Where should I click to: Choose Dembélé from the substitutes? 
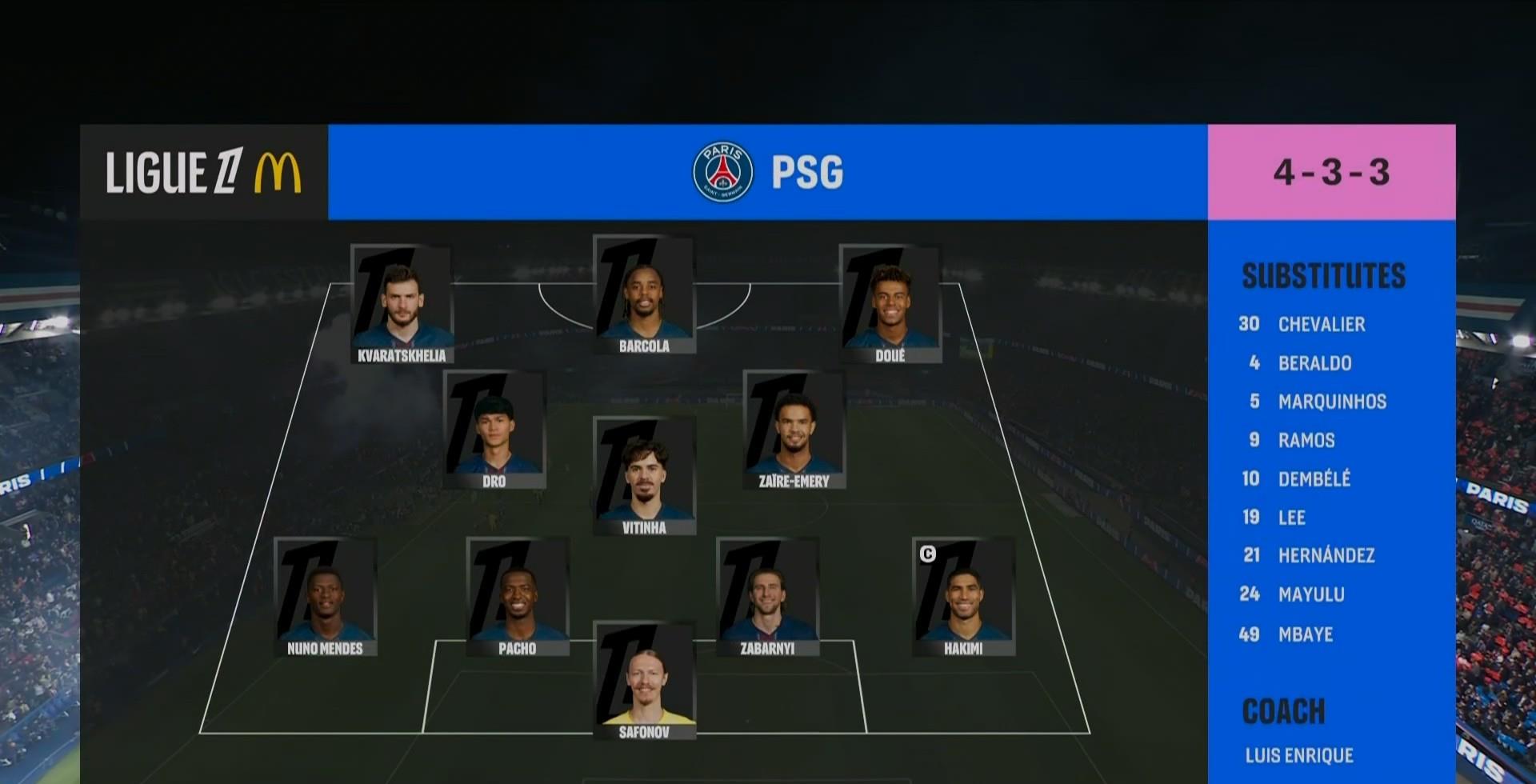point(1314,478)
